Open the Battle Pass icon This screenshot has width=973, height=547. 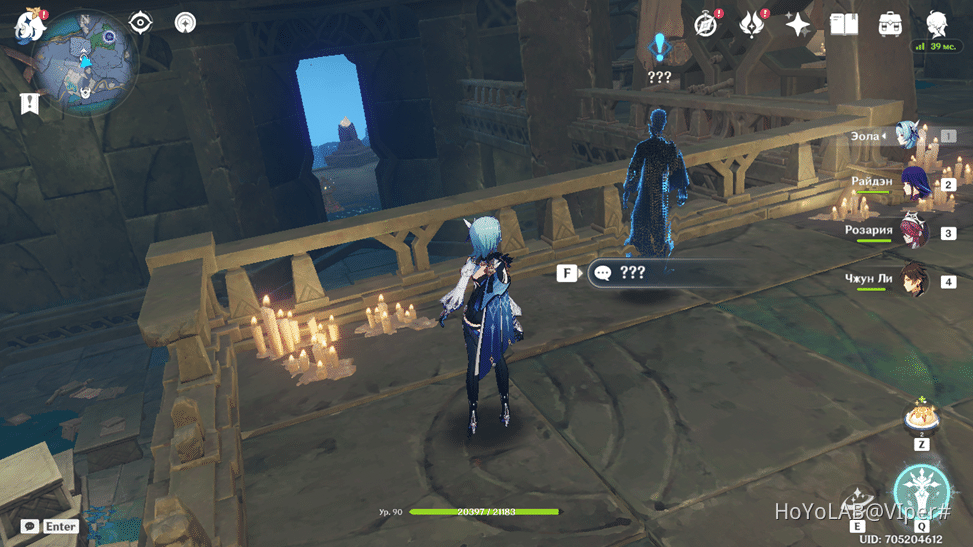point(752,24)
